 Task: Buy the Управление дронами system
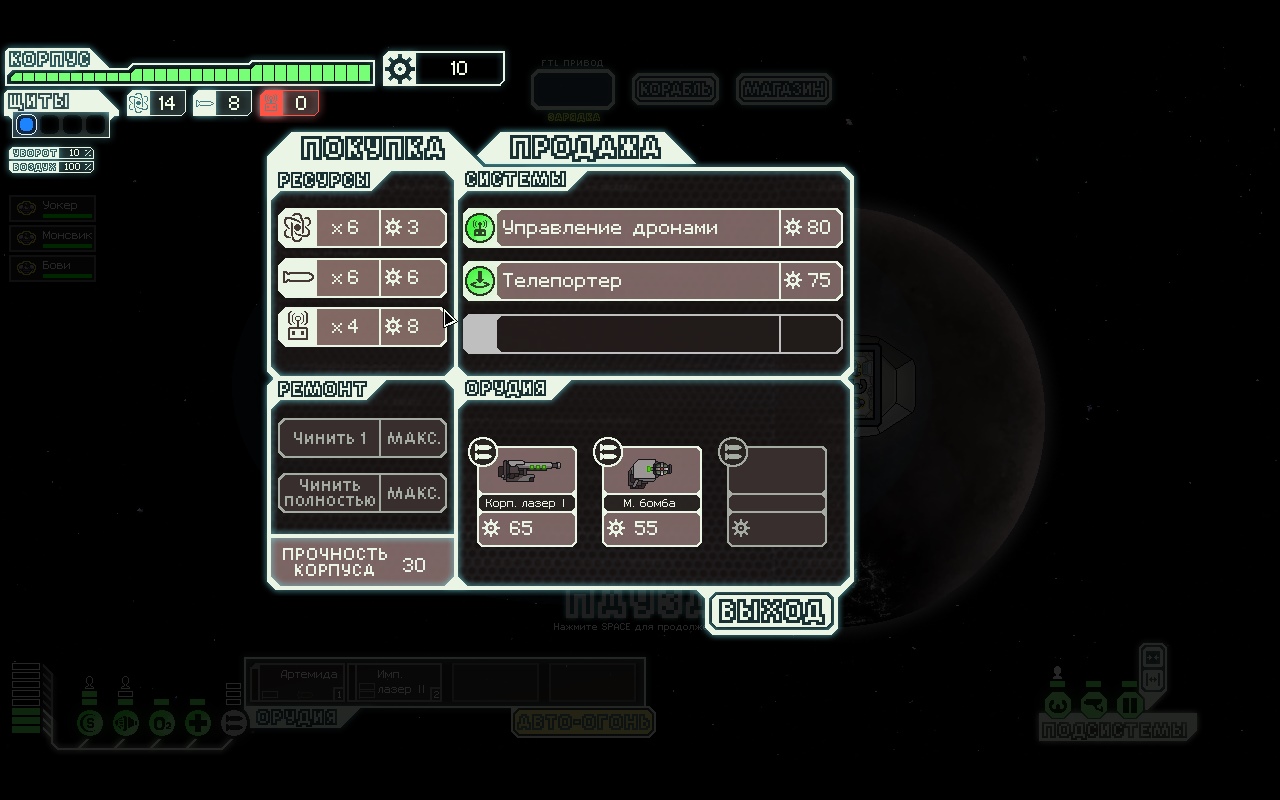(652, 228)
